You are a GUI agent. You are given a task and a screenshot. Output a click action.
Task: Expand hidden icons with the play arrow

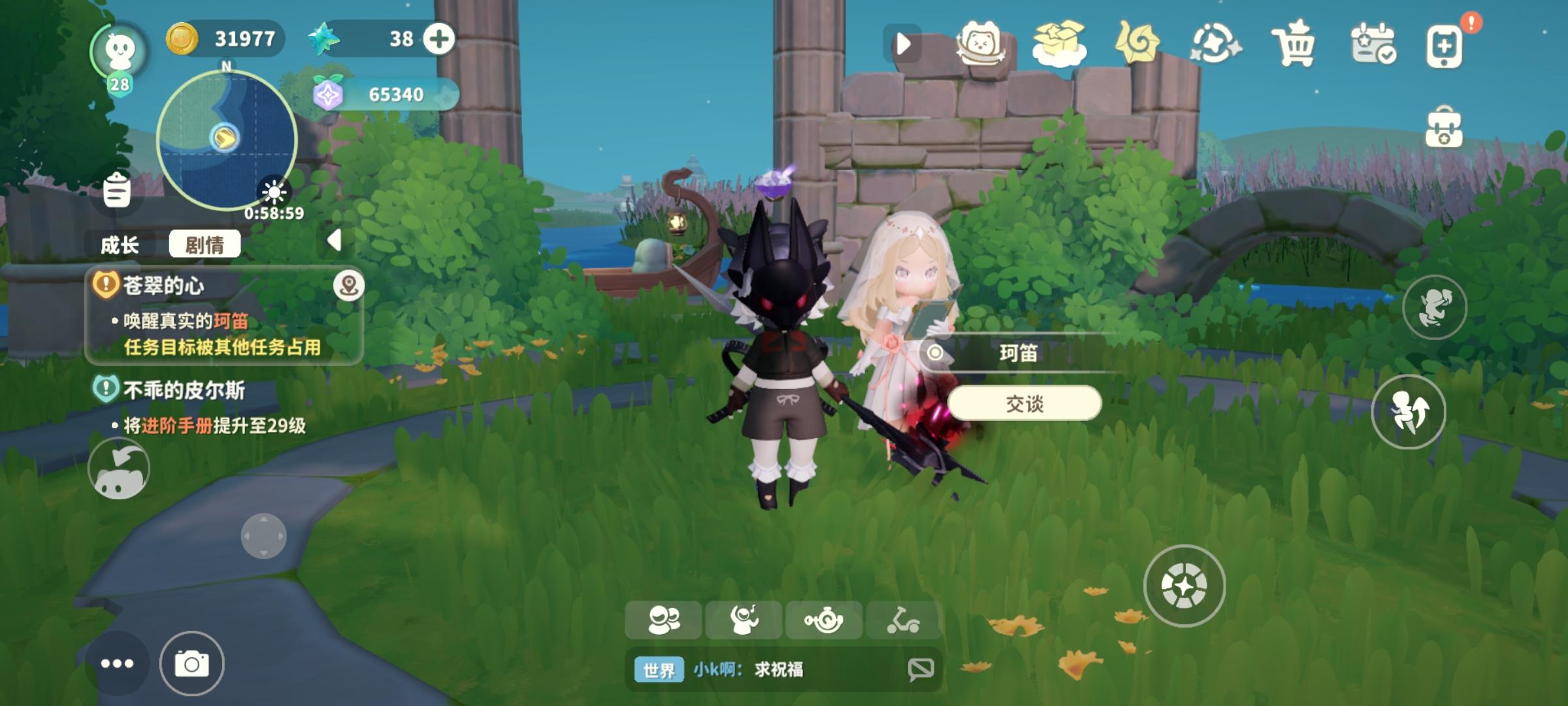905,42
